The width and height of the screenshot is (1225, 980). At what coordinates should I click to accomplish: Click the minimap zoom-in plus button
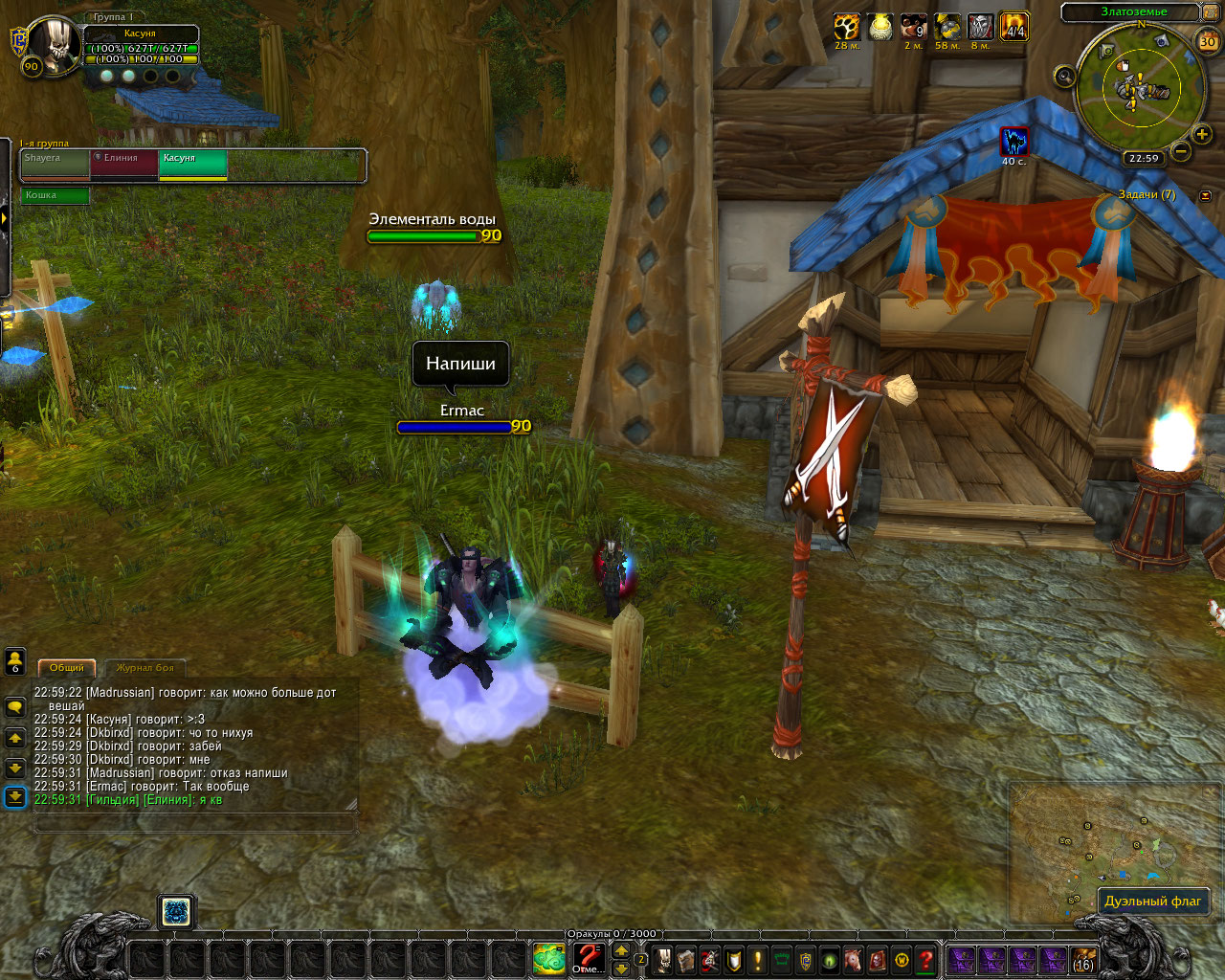click(x=1202, y=135)
